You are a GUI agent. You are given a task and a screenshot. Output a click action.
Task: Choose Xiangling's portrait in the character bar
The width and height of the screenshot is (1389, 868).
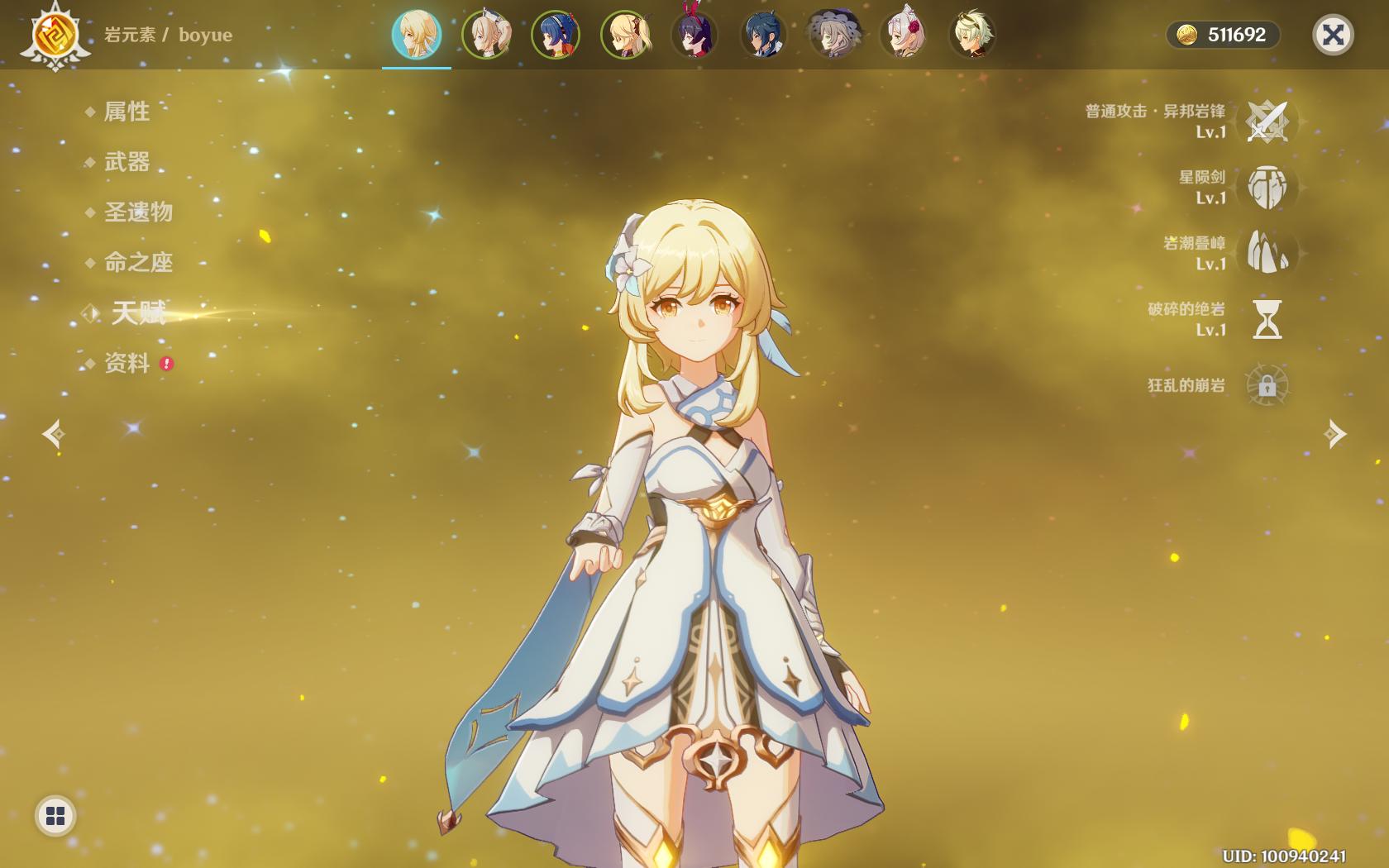point(556,35)
